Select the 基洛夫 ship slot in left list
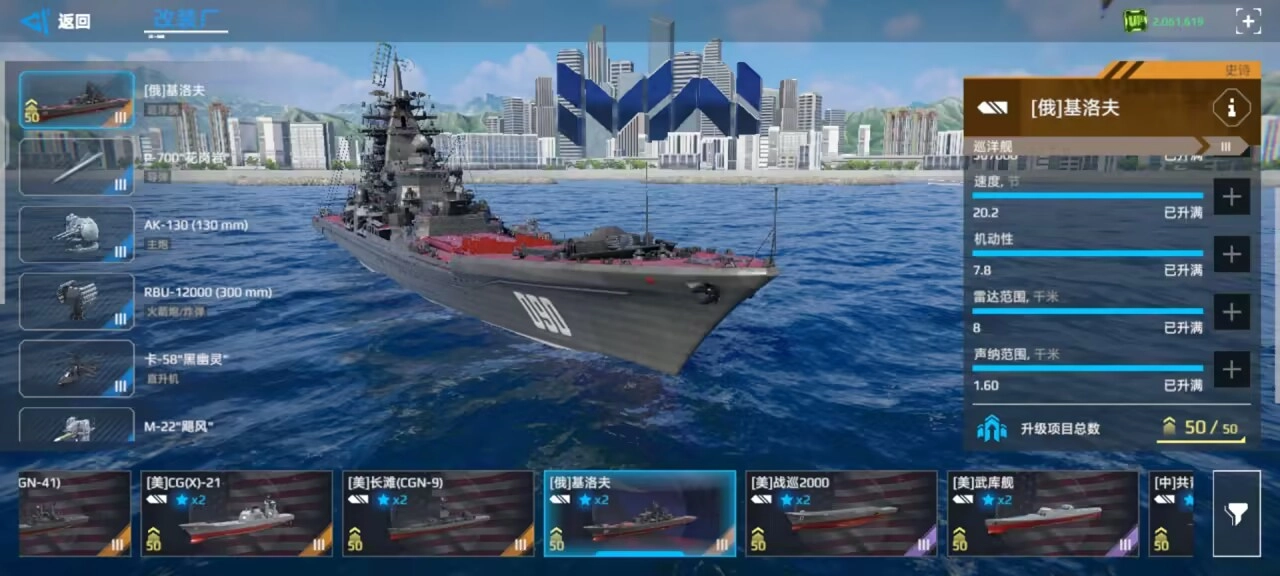 pyautogui.click(x=76, y=99)
